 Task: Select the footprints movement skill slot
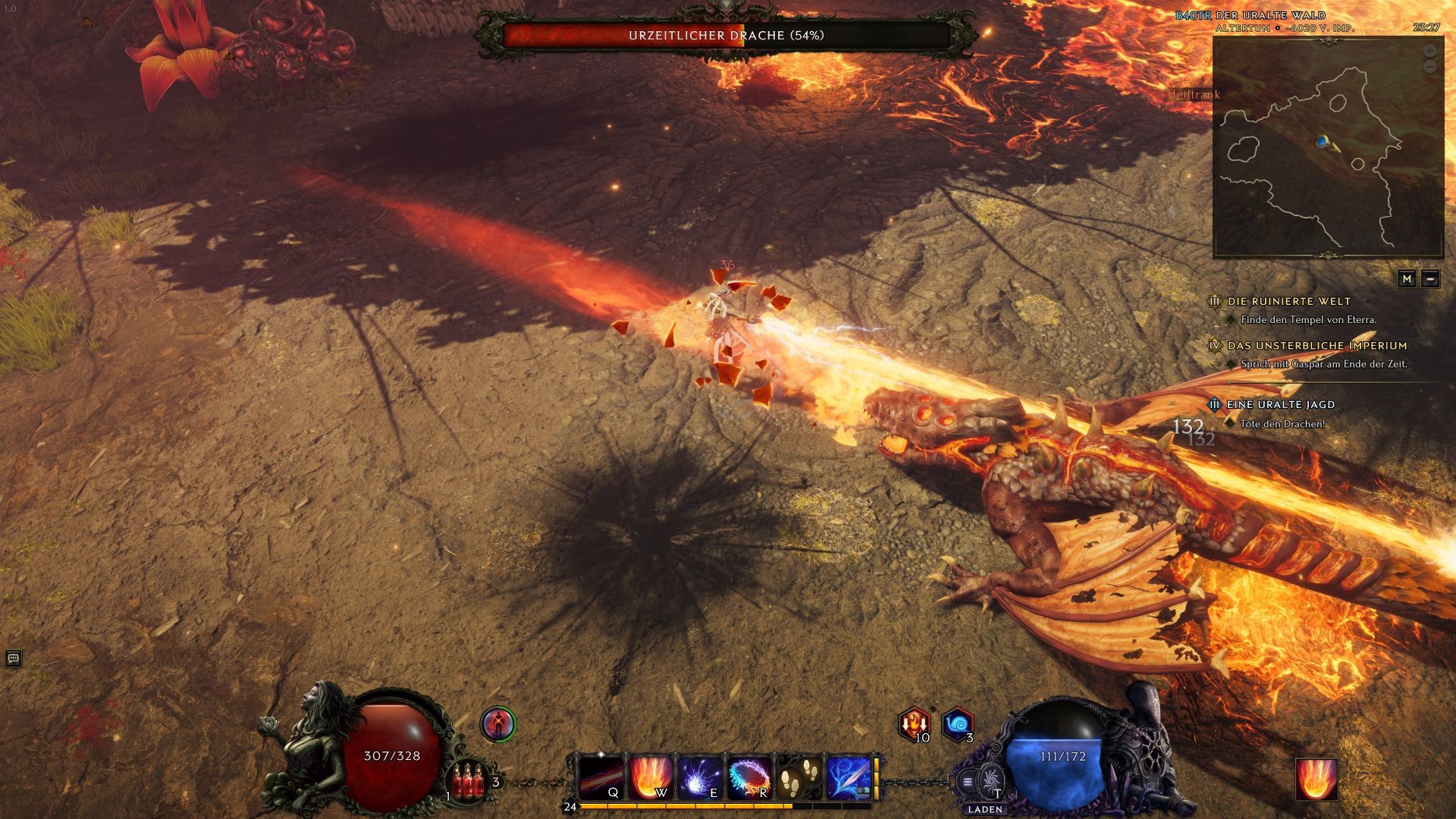click(799, 777)
